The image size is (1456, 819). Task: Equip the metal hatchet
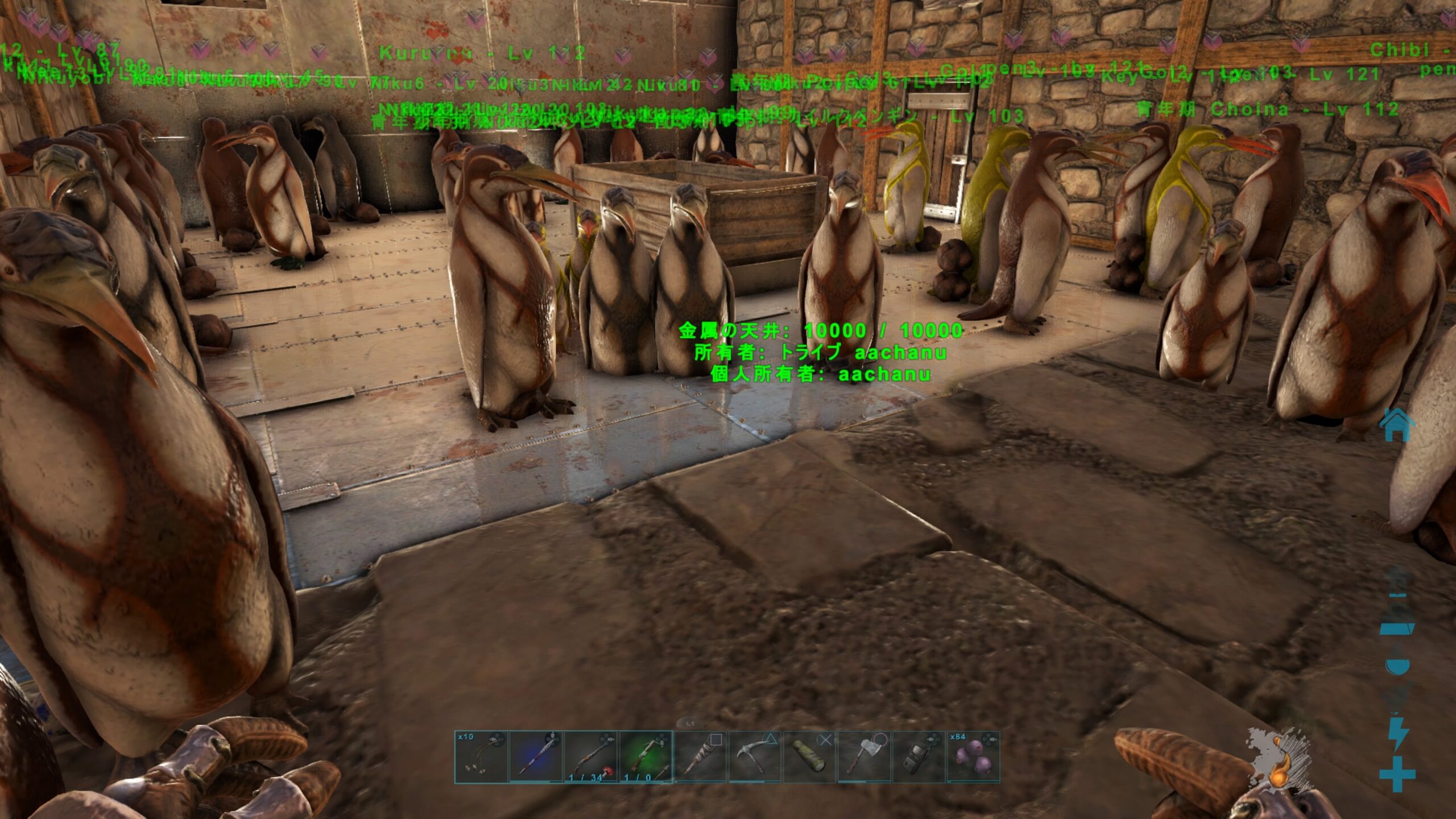click(x=863, y=757)
